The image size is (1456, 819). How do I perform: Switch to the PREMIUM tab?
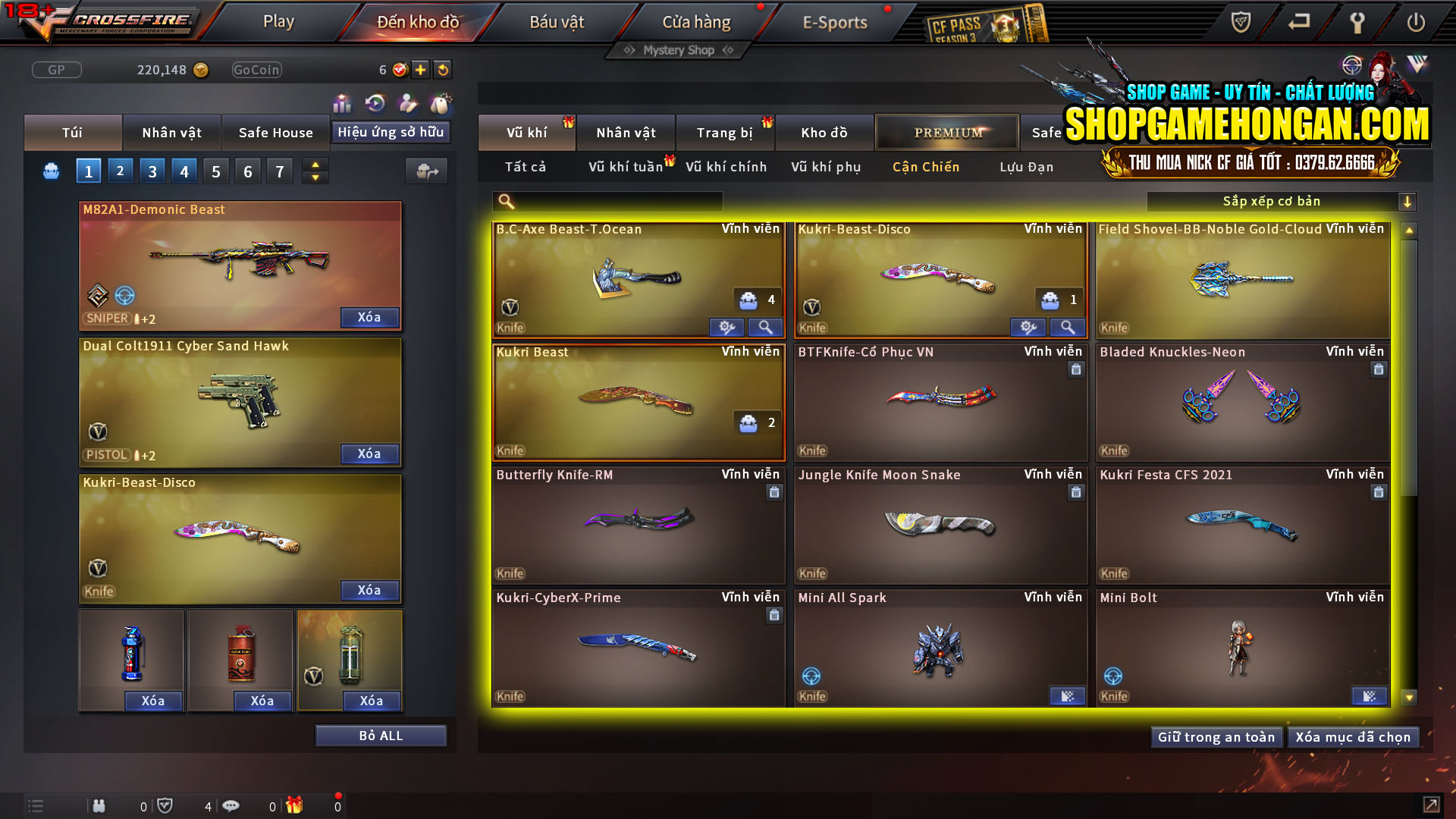[947, 132]
